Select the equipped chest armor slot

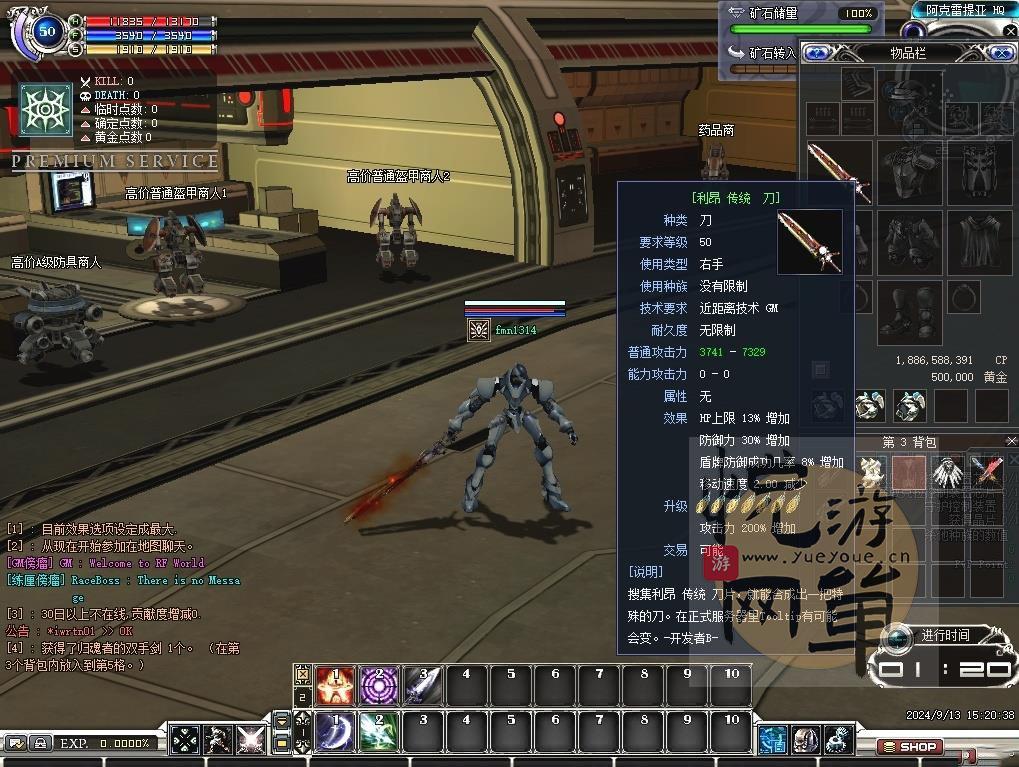click(911, 171)
